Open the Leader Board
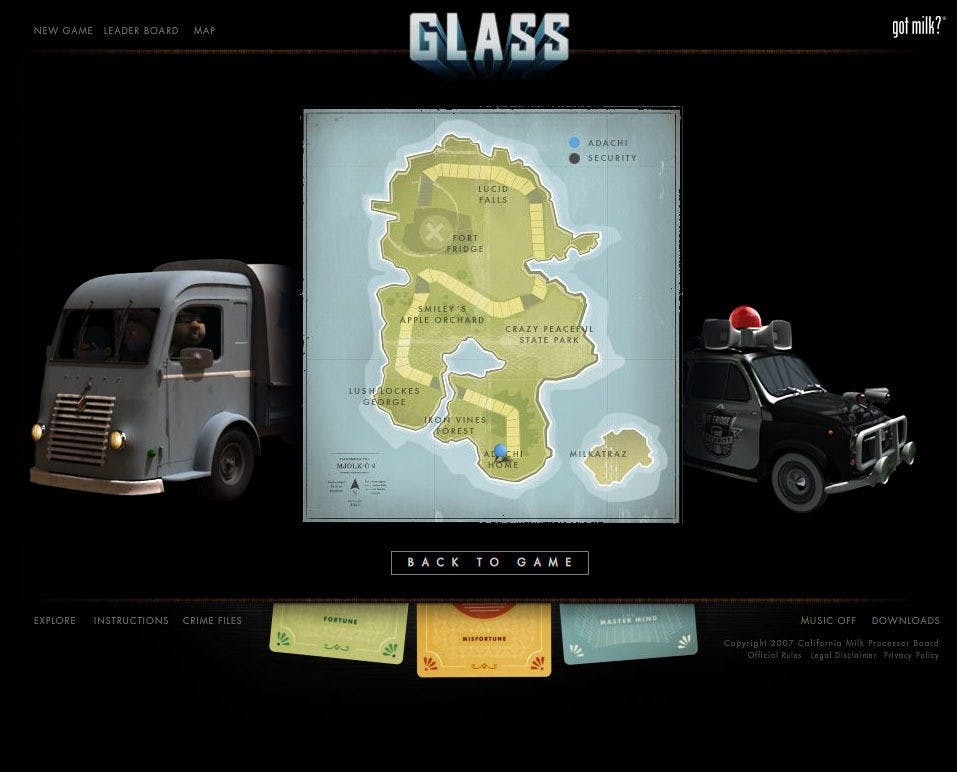 point(141,31)
